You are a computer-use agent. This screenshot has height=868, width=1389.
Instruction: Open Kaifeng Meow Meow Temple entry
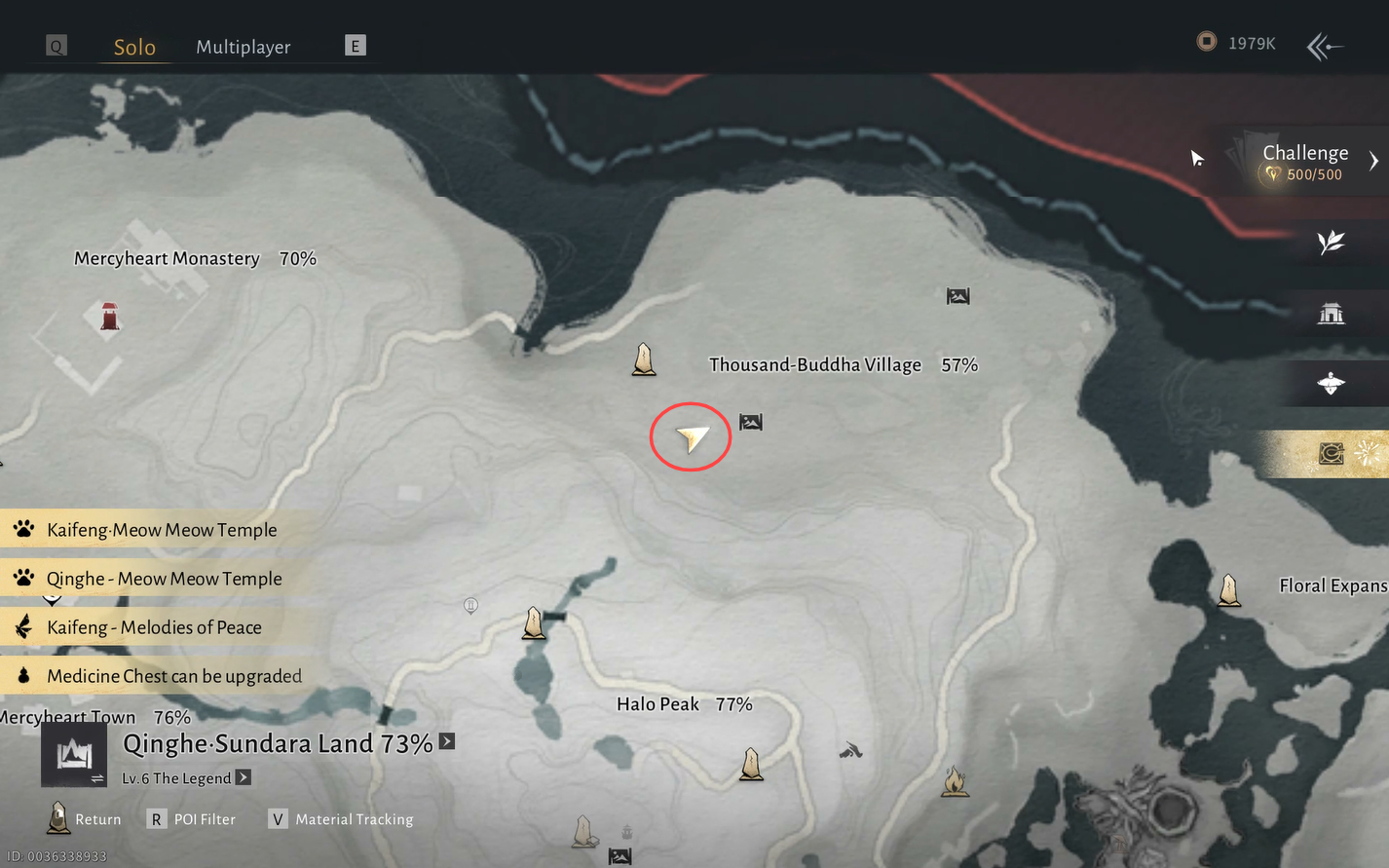click(x=162, y=530)
